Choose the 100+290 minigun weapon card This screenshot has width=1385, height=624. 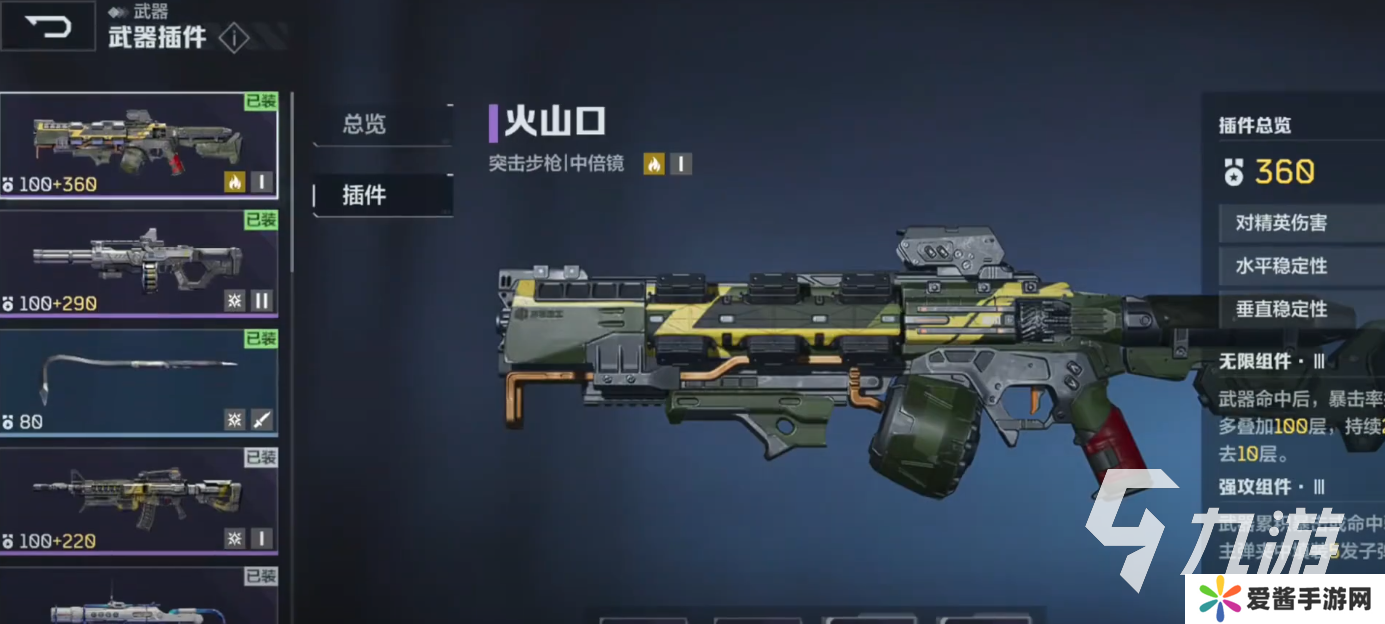[x=138, y=263]
